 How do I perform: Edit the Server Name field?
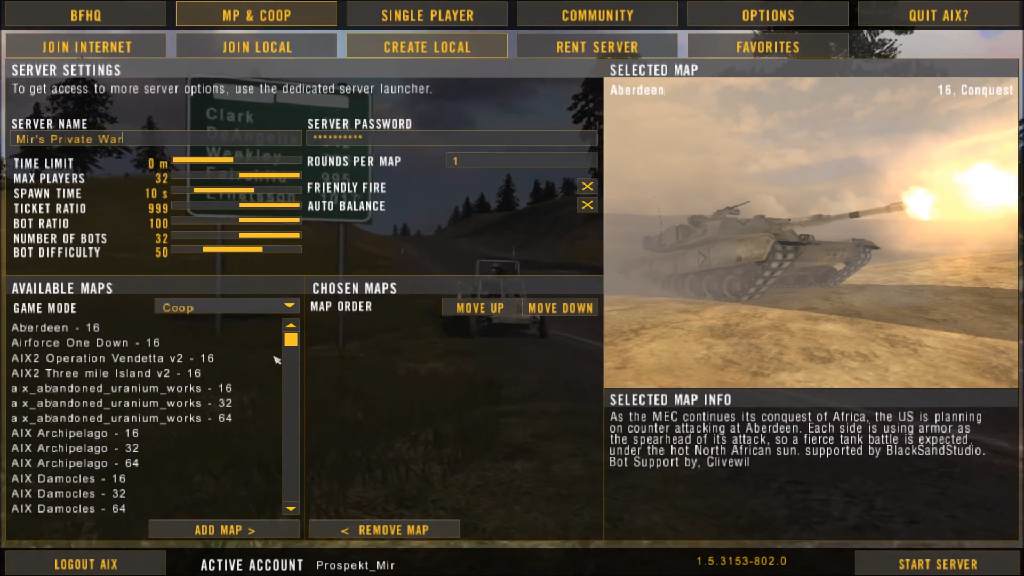coord(155,139)
